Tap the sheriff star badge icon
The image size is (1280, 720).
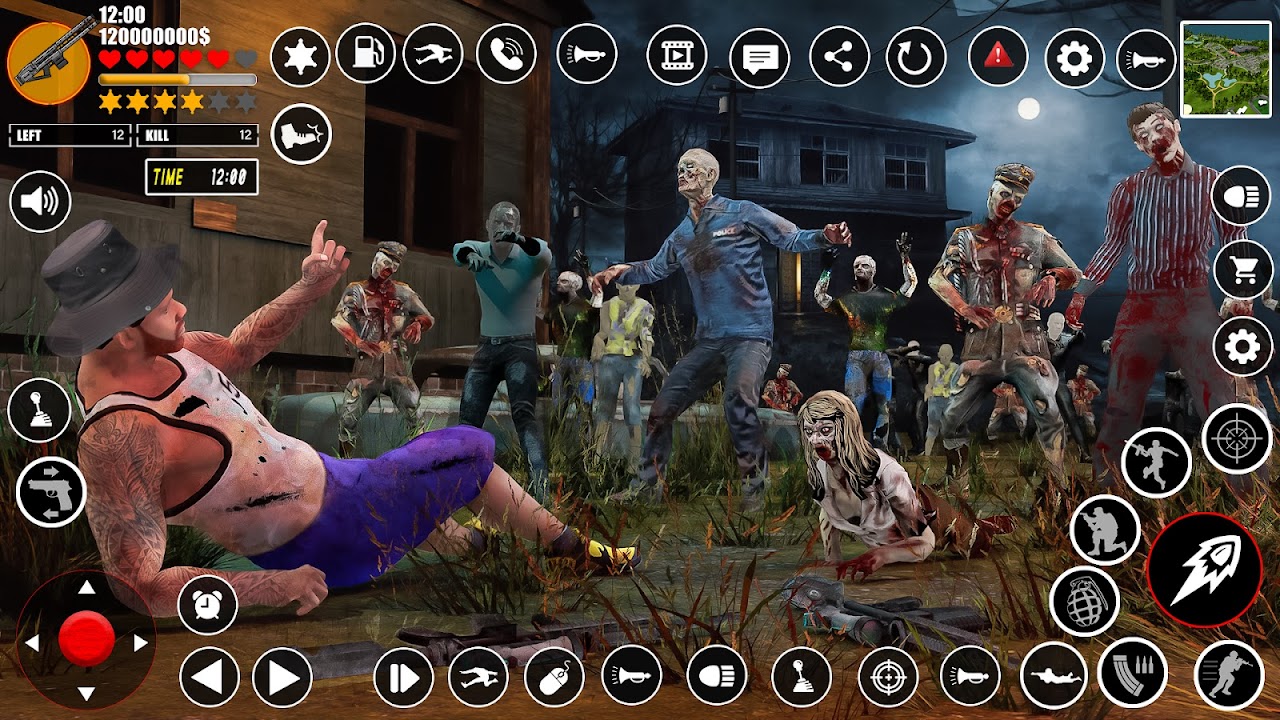pyautogui.click(x=300, y=58)
